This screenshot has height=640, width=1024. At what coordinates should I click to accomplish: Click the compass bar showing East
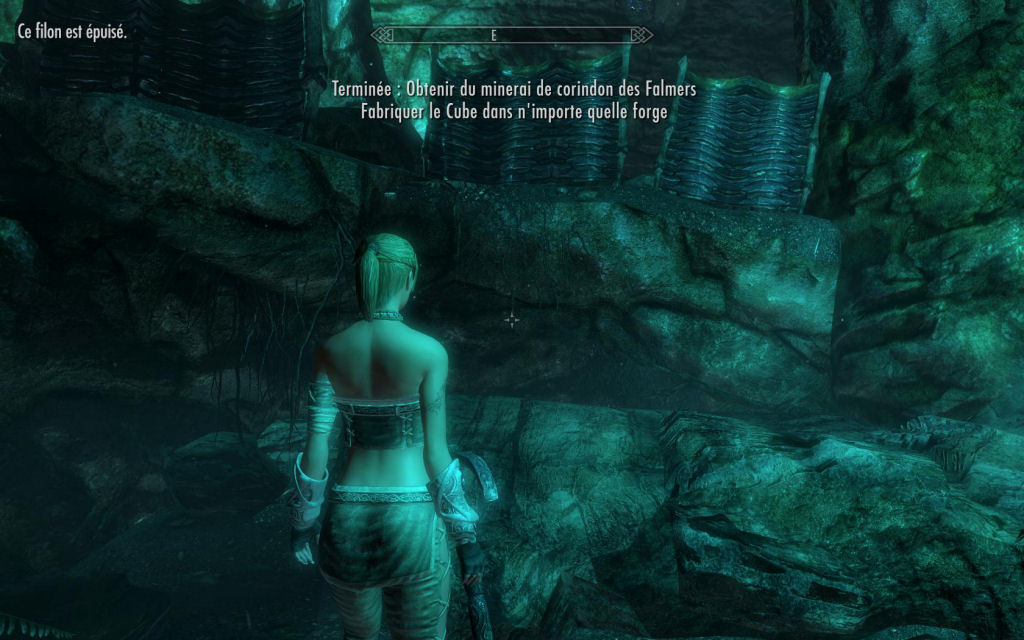[512, 34]
